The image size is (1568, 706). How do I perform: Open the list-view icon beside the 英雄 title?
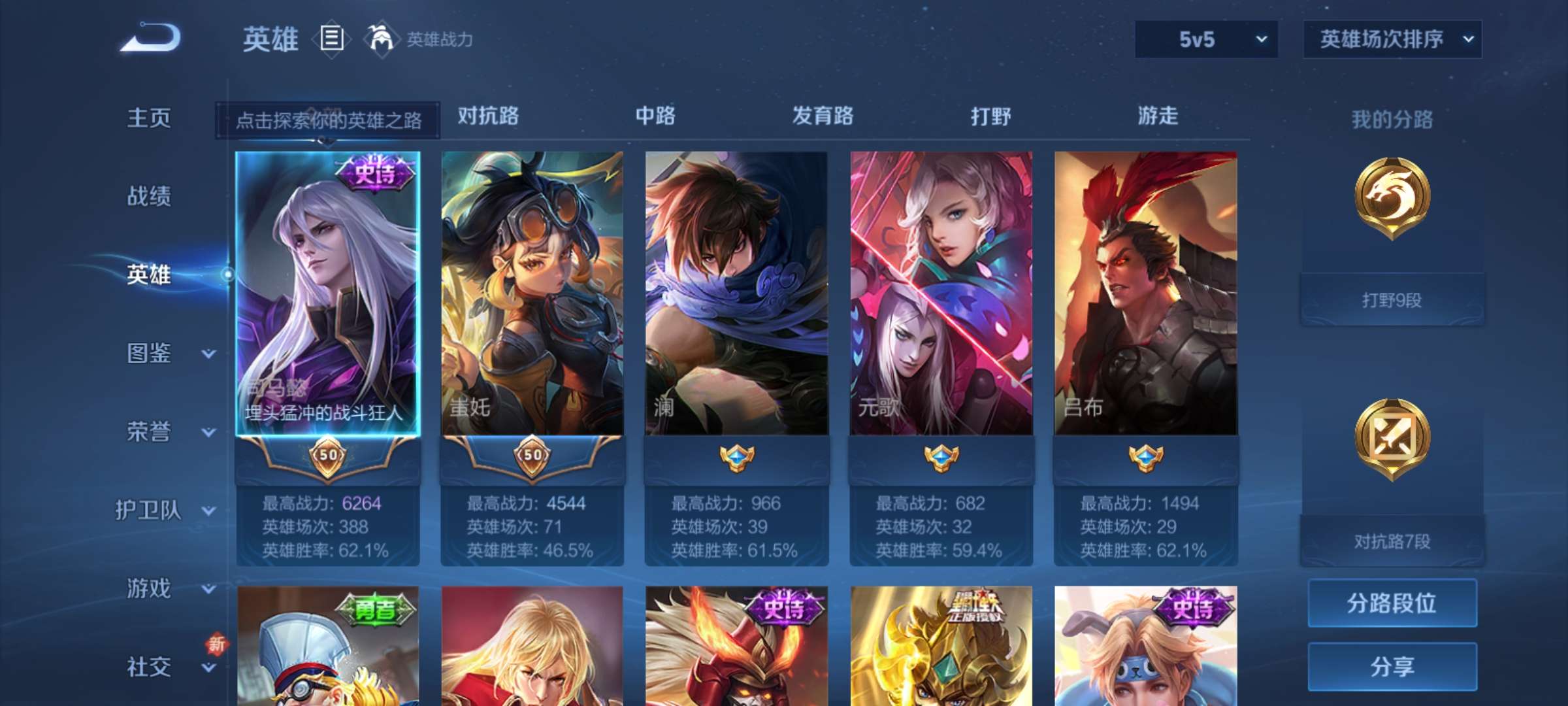(x=330, y=39)
